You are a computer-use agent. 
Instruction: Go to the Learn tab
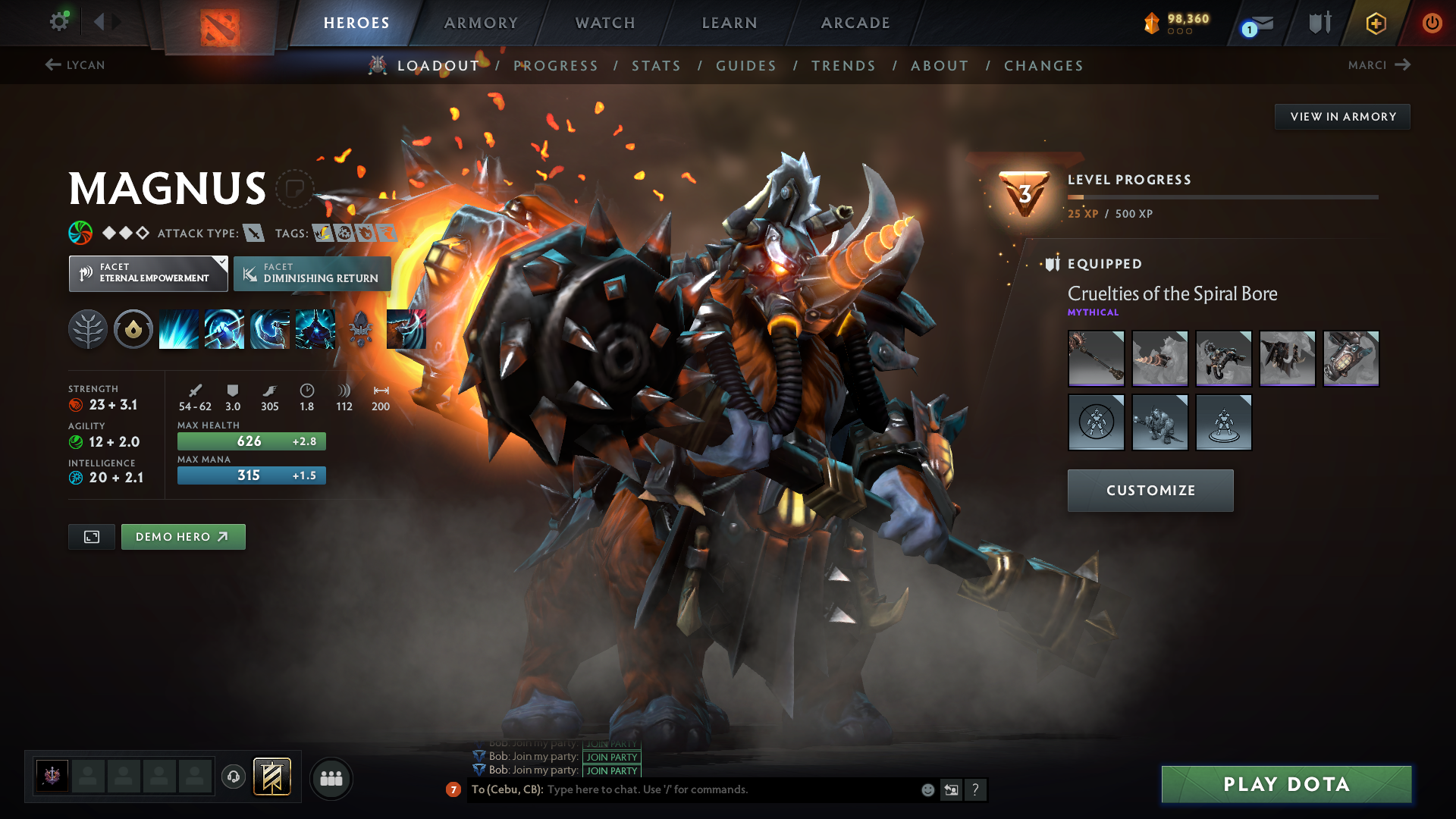pyautogui.click(x=730, y=23)
